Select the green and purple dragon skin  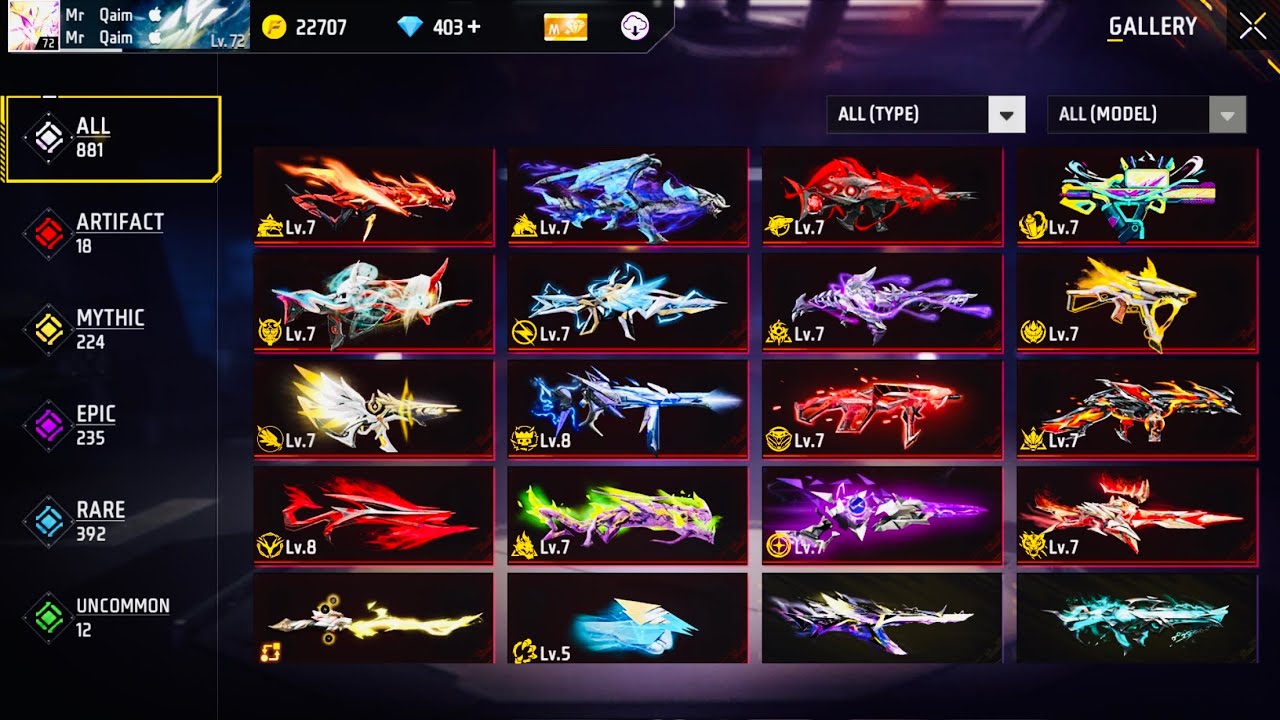coord(627,514)
